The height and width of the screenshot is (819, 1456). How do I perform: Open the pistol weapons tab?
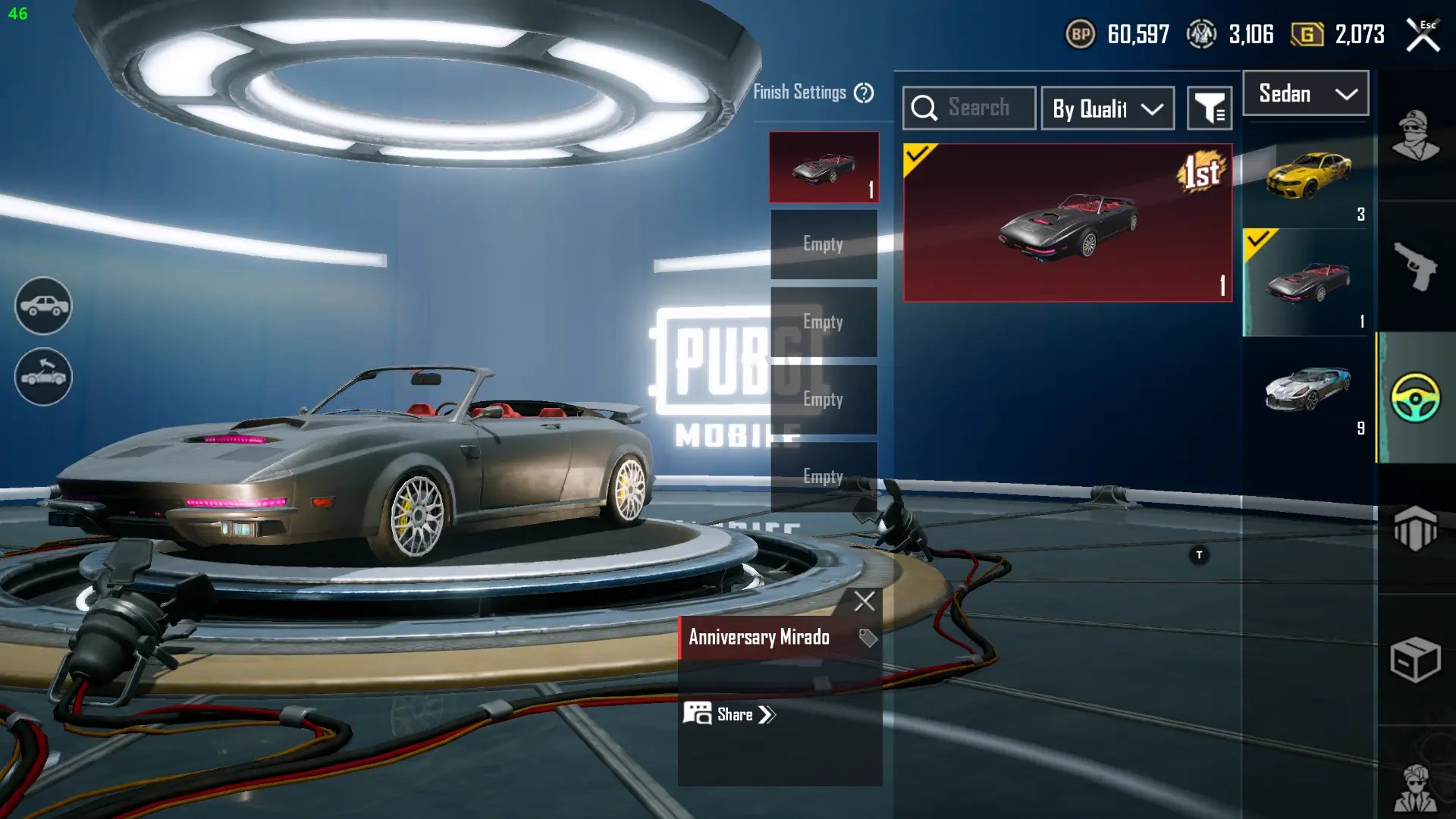click(1415, 266)
